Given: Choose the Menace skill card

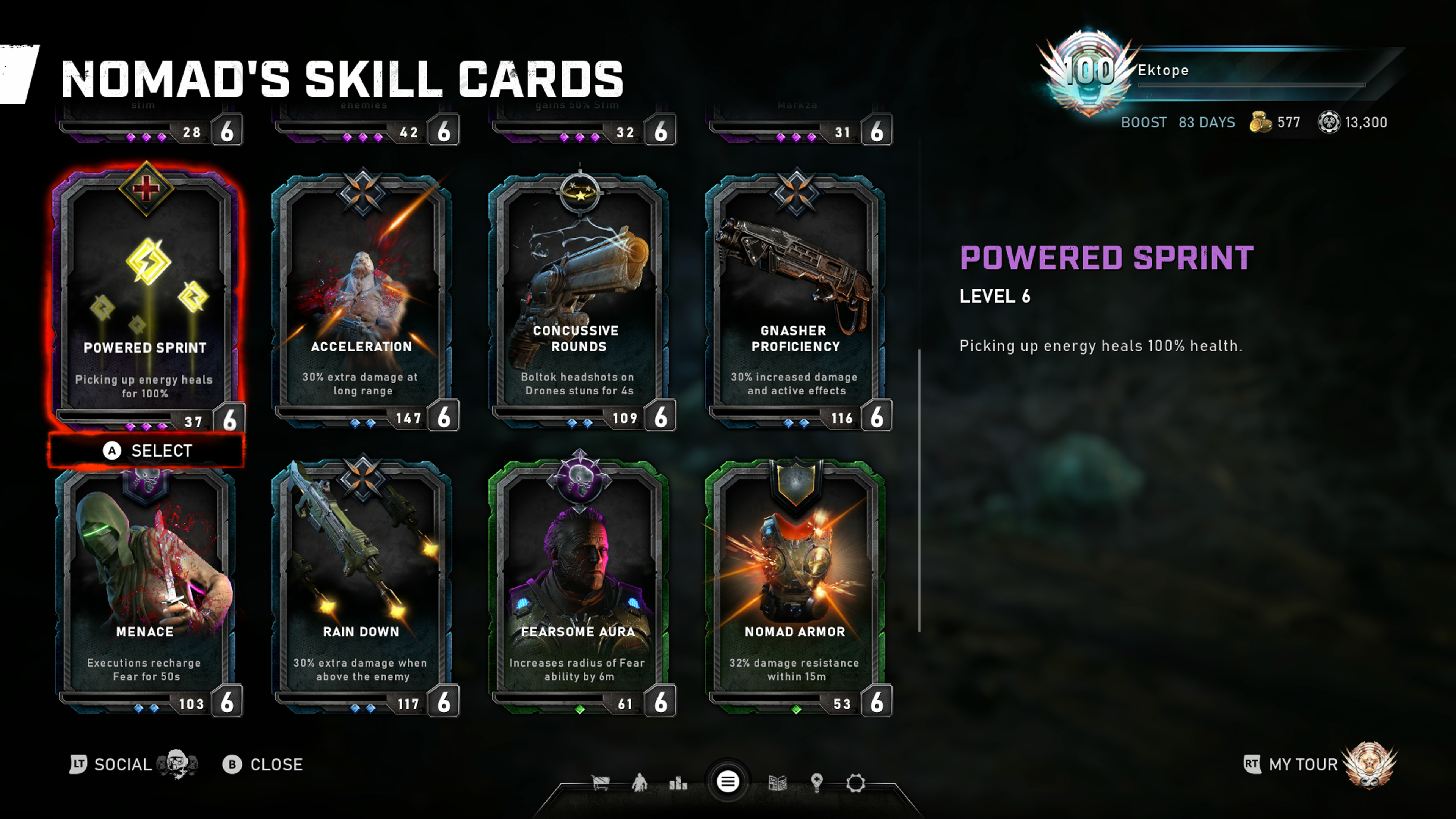Looking at the screenshot, I should click(x=146, y=588).
